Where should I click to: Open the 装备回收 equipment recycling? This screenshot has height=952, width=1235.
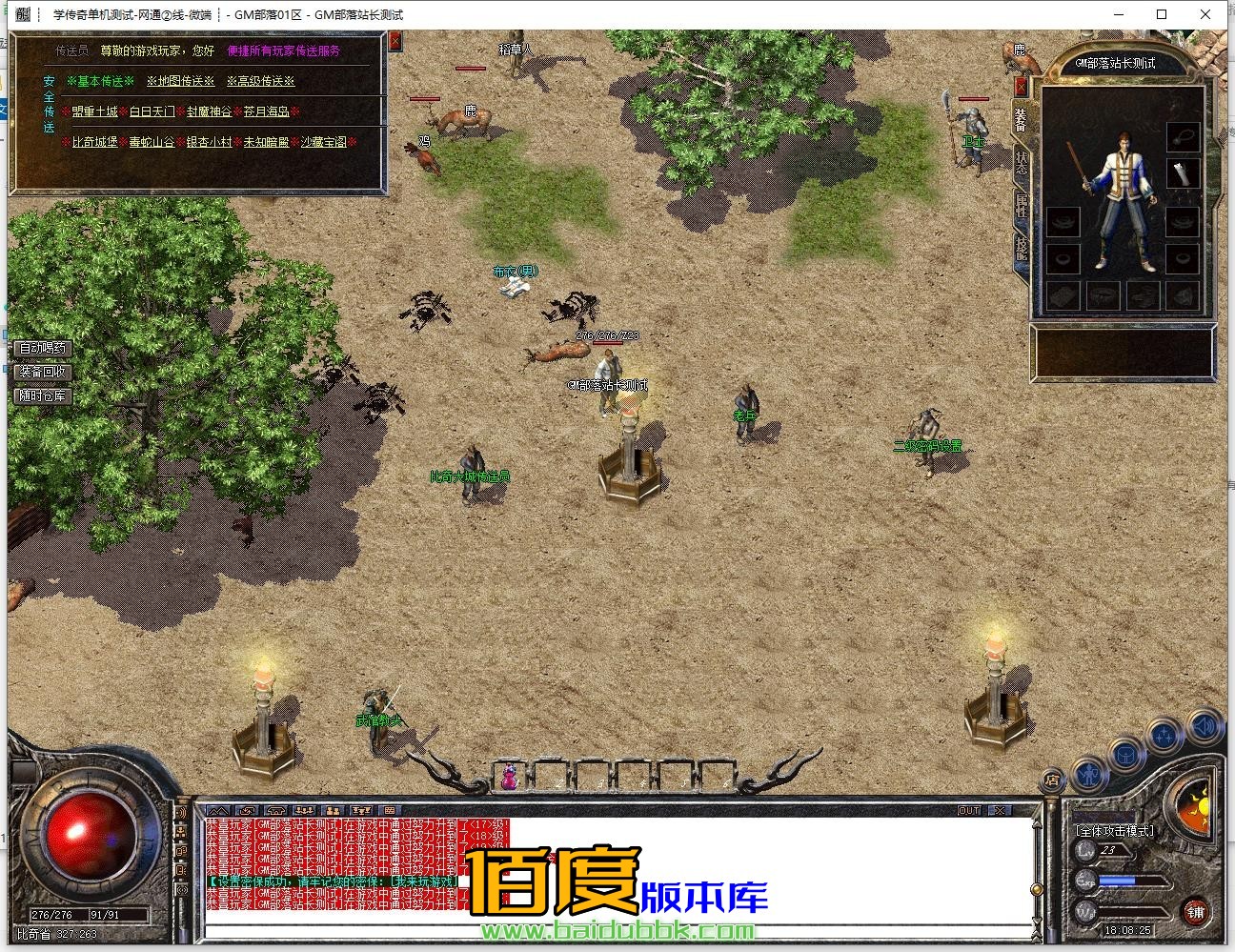click(x=43, y=373)
